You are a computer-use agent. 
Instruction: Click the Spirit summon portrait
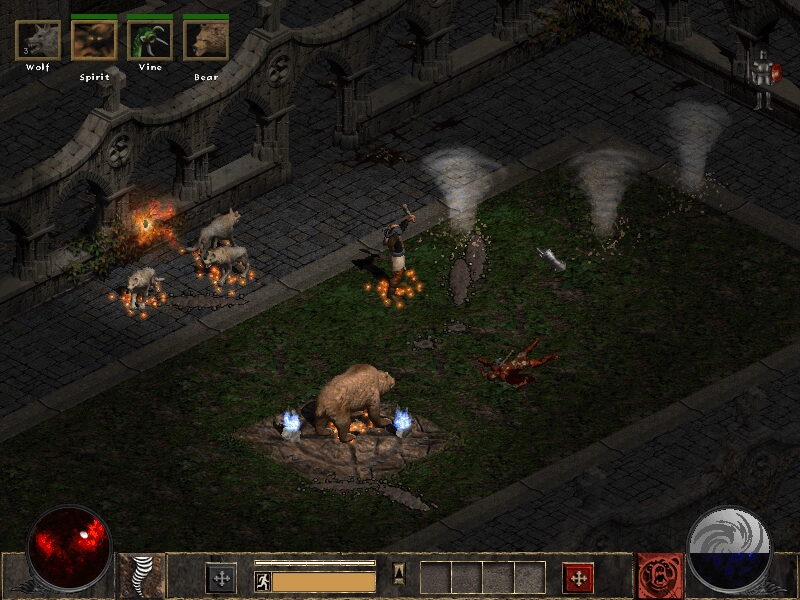pos(94,40)
